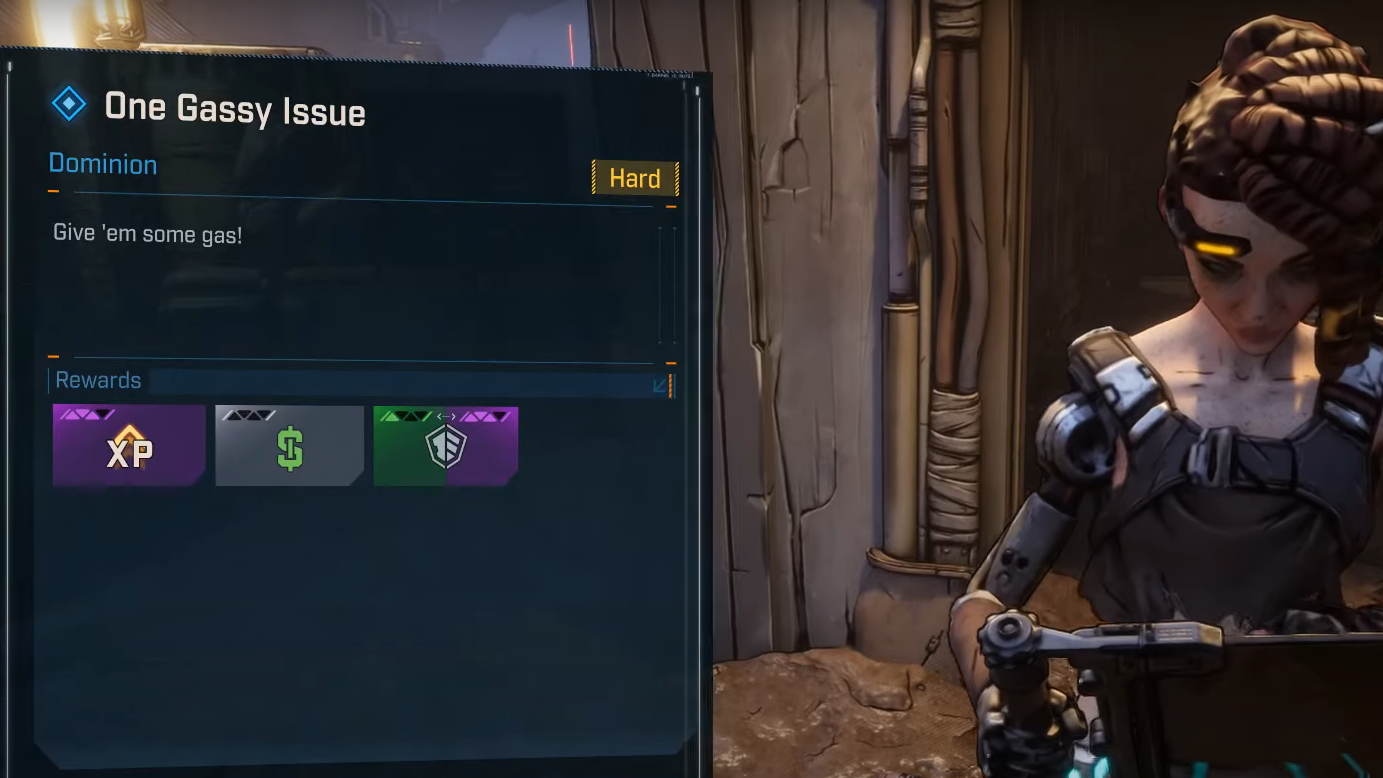Viewport: 1383px width, 778px height.
Task: Select the purple XP reward tile
Action: coord(129,446)
